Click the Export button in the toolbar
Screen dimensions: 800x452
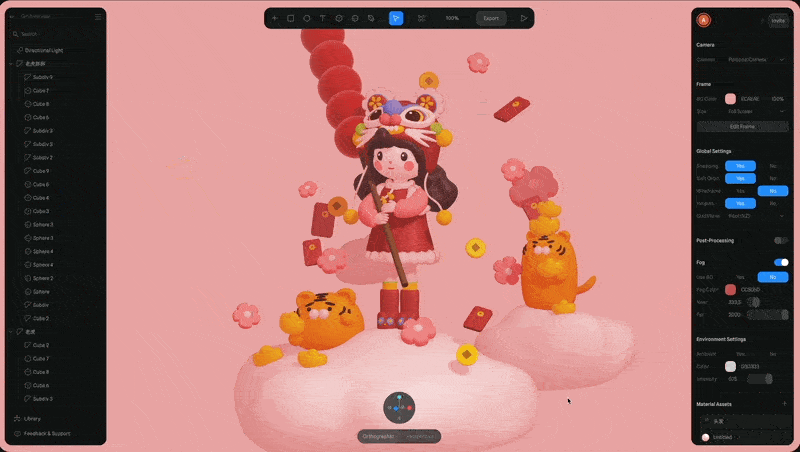pos(491,18)
